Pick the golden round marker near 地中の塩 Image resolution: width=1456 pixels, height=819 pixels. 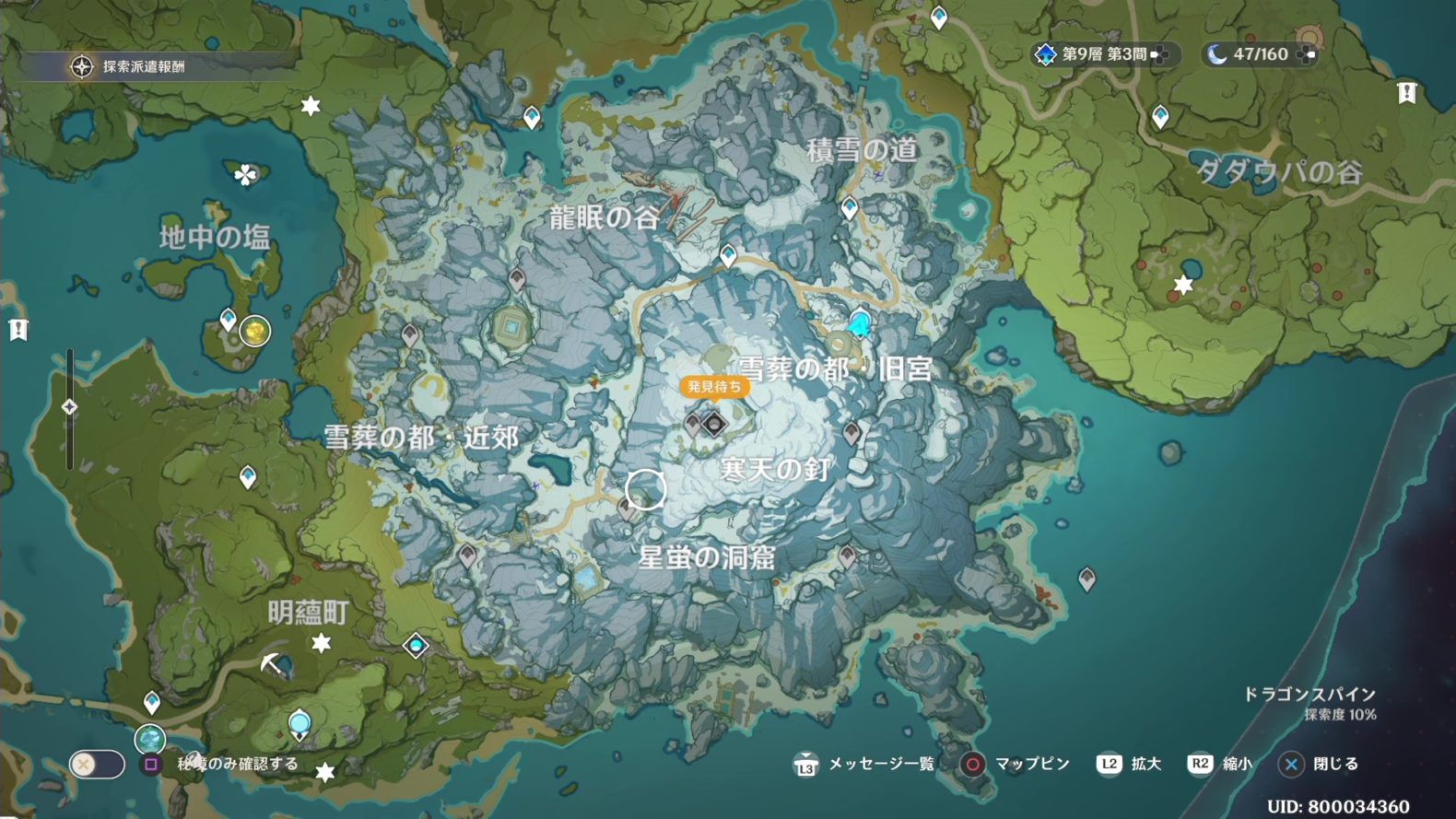click(255, 330)
